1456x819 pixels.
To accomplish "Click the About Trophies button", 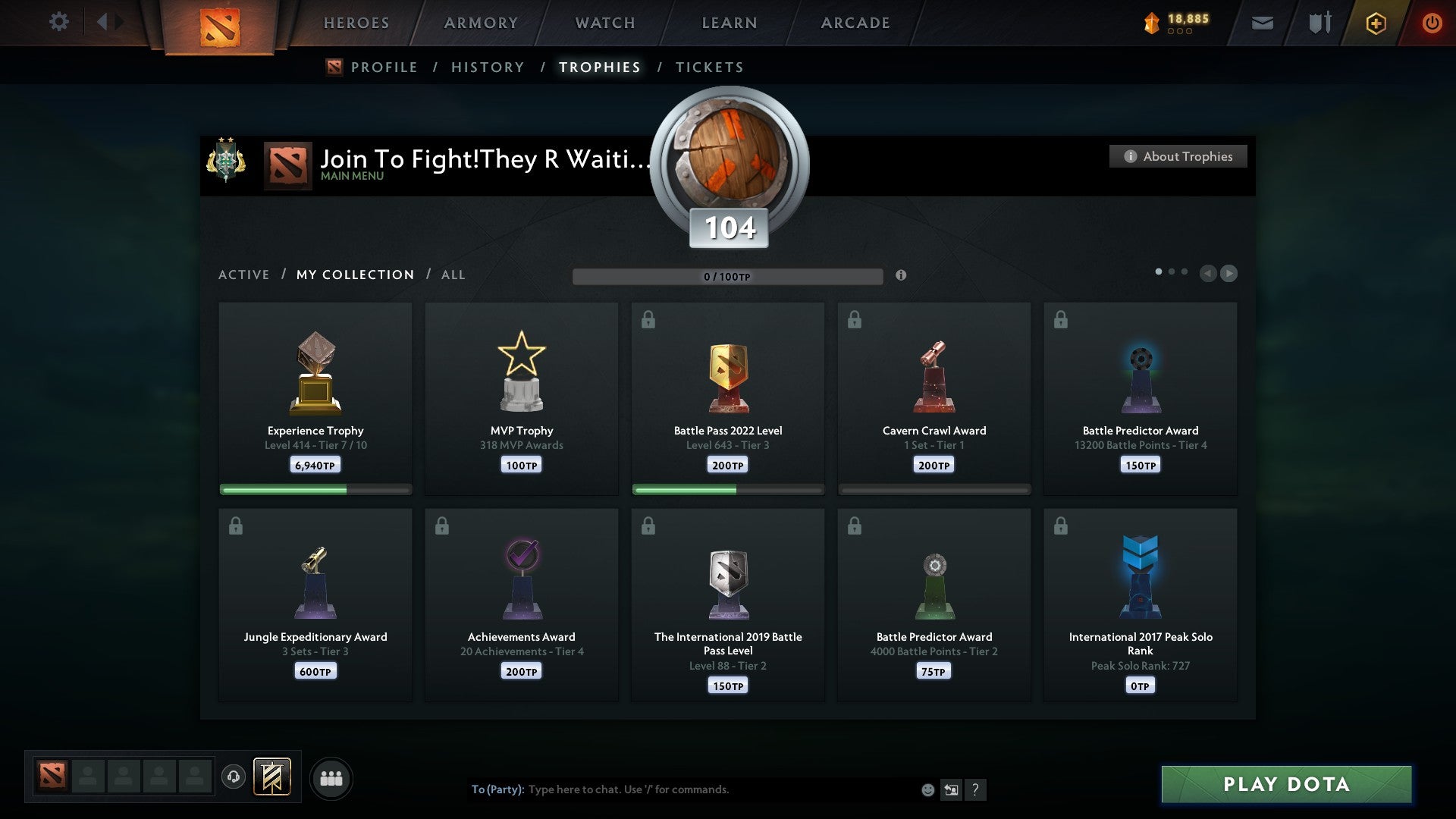I will (x=1178, y=156).
